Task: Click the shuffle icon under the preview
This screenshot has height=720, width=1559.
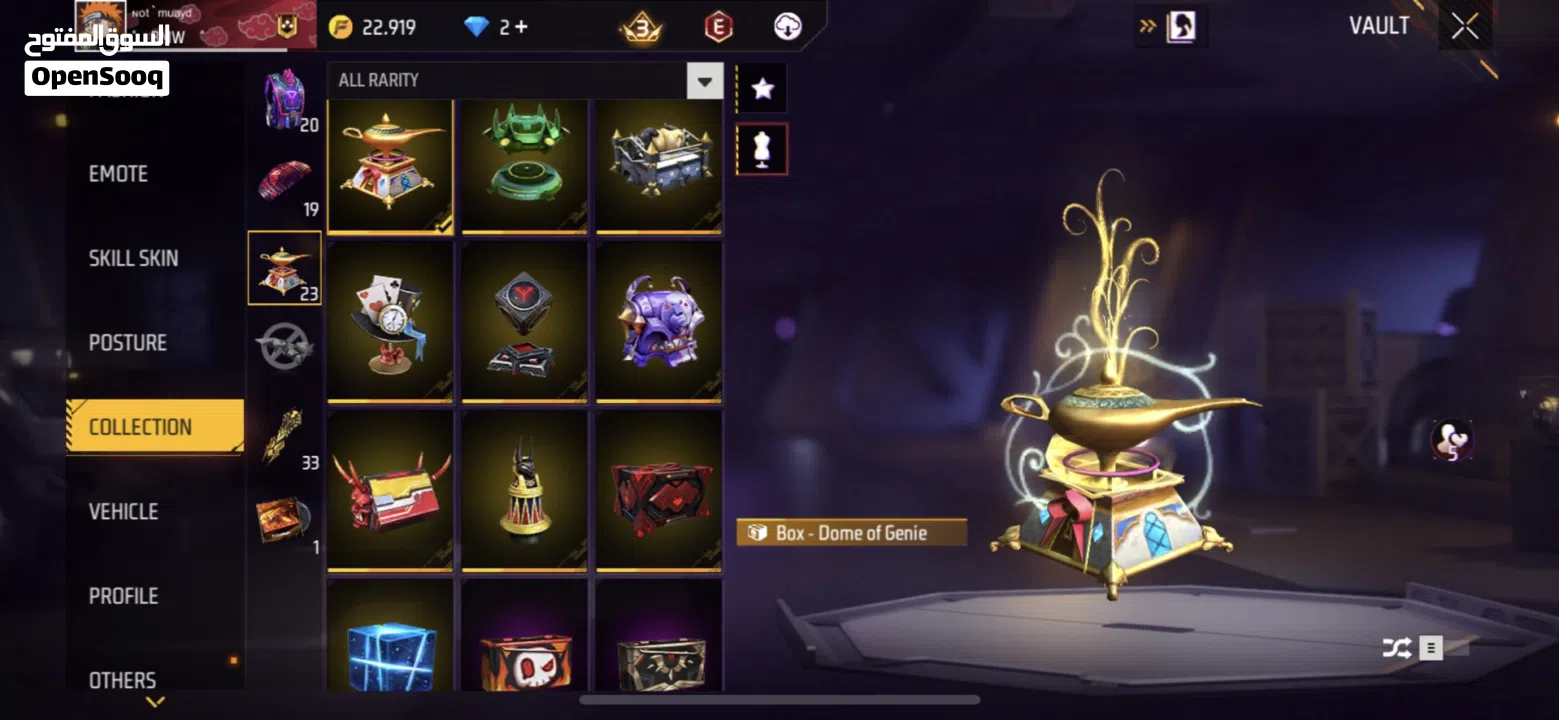Action: pos(1396,648)
